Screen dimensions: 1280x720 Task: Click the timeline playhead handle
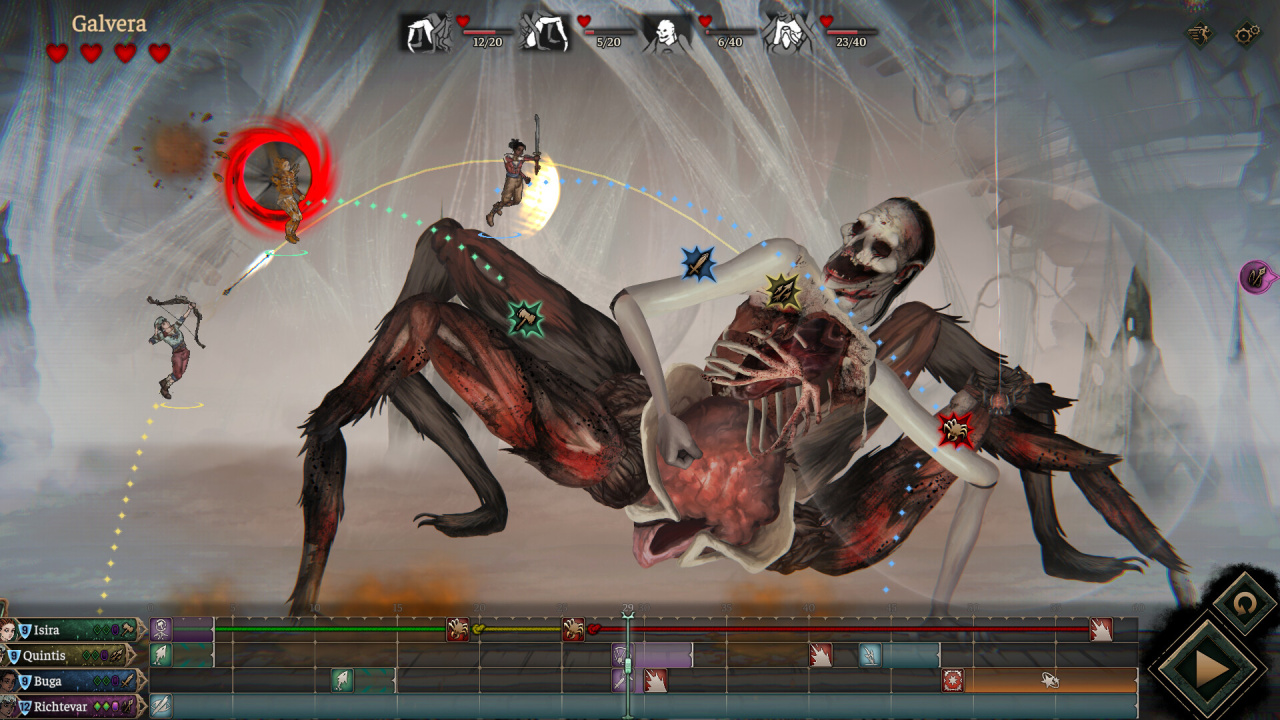(628, 665)
